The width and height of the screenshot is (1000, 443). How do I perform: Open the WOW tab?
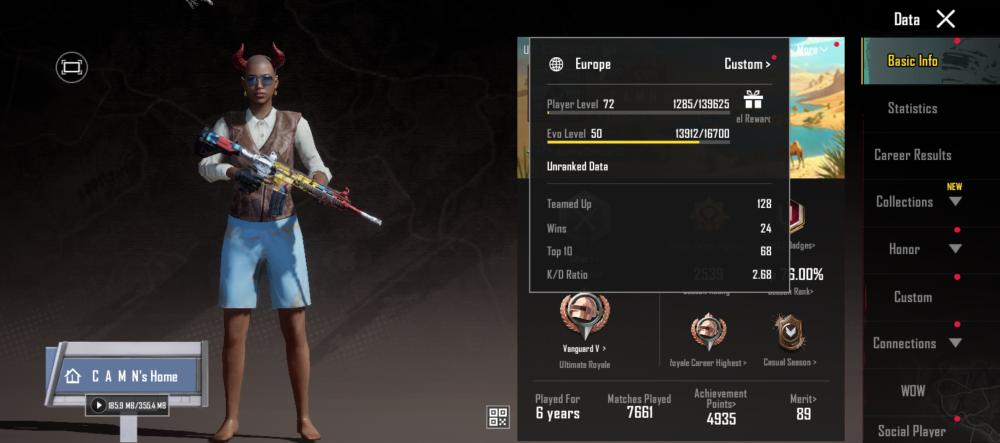(x=912, y=389)
